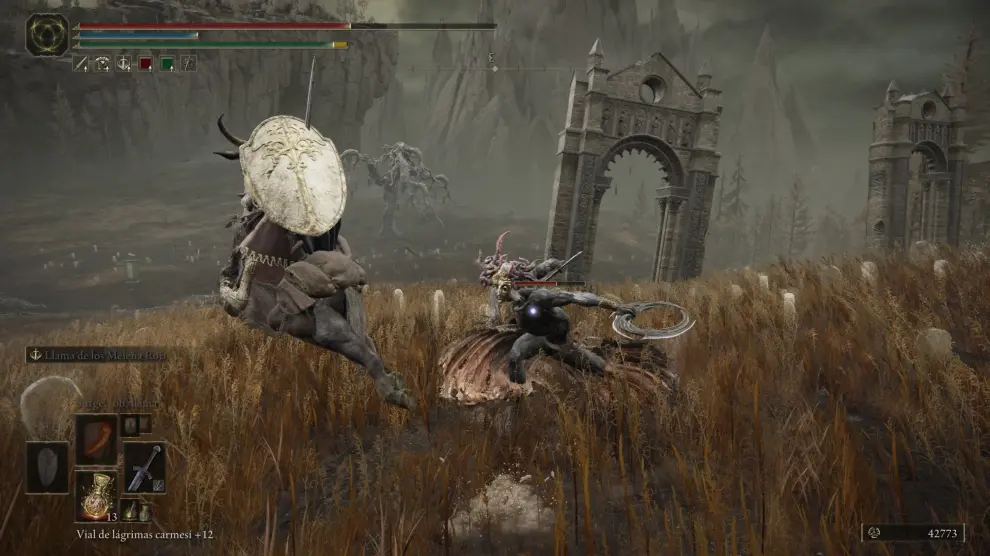Click the golden rune emblem icon
990x556 pixels.
pyautogui.click(x=47, y=35)
